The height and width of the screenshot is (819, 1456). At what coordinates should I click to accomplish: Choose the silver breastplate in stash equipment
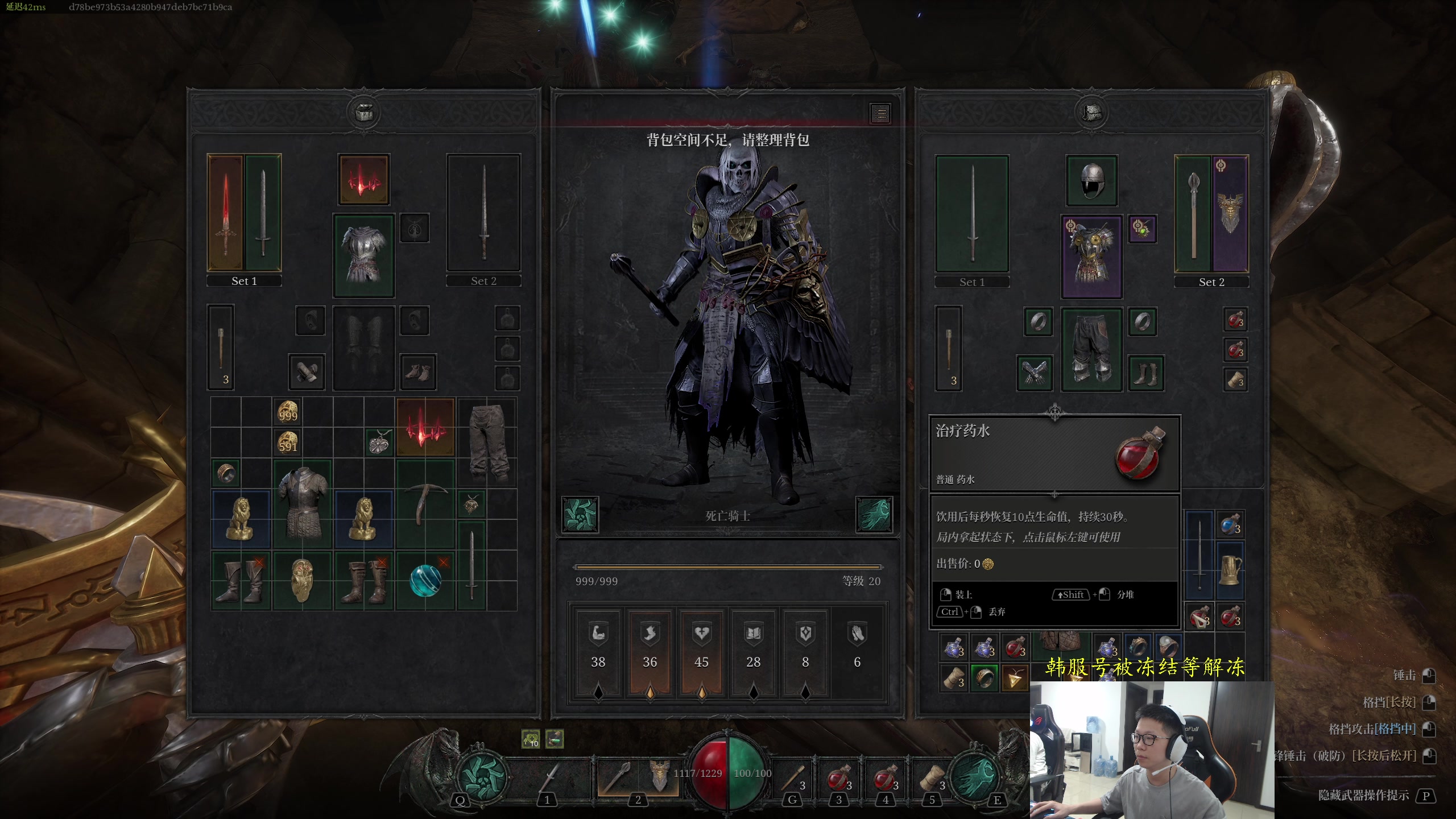363,255
